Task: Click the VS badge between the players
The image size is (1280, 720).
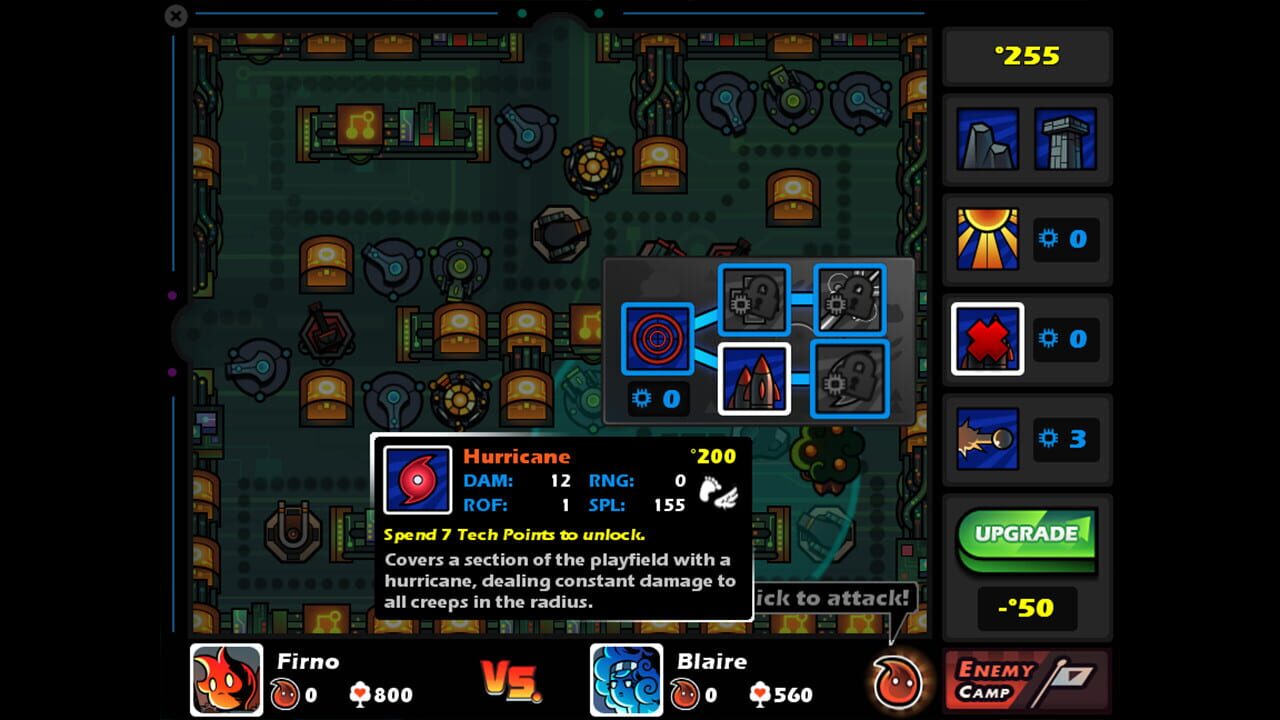Action: click(x=511, y=679)
